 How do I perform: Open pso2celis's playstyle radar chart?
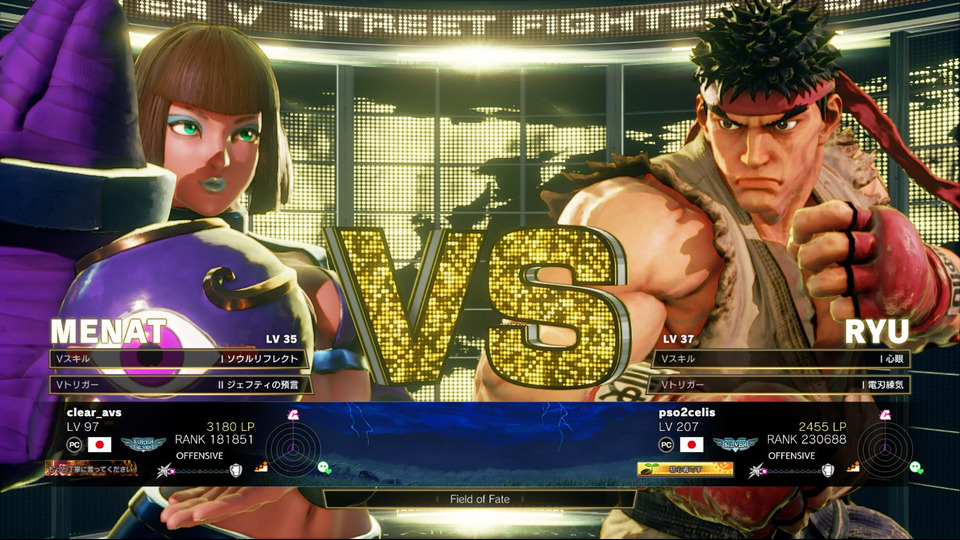885,448
